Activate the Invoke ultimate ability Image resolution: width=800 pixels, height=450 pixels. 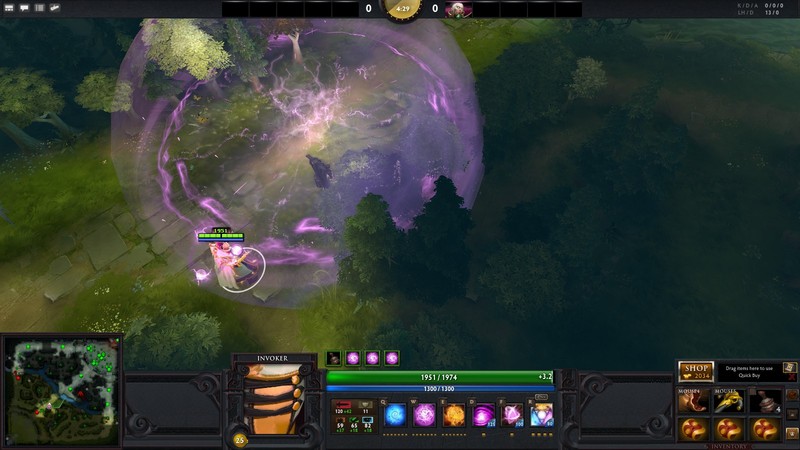(542, 414)
